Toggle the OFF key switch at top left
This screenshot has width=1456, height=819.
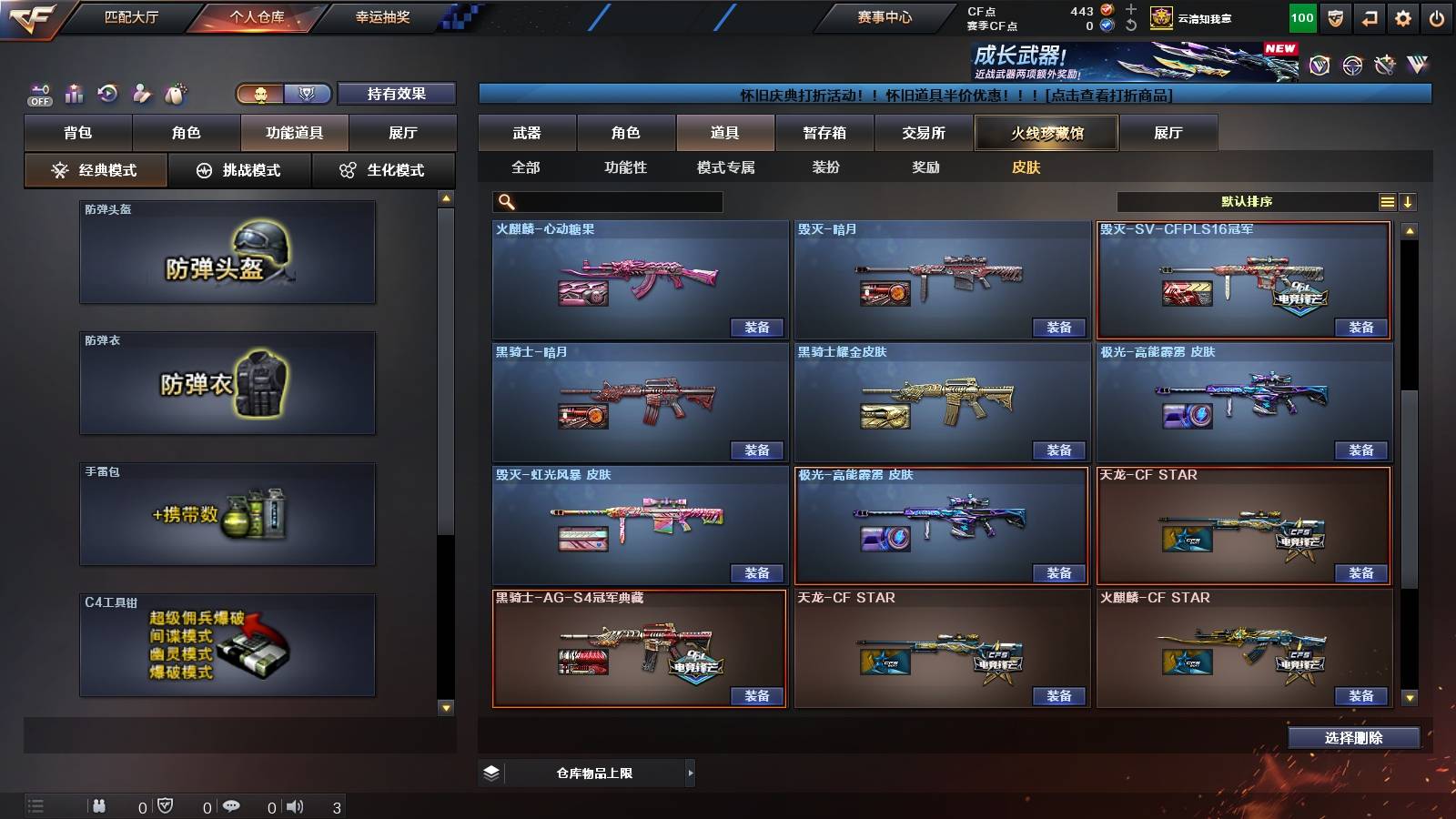(38, 93)
